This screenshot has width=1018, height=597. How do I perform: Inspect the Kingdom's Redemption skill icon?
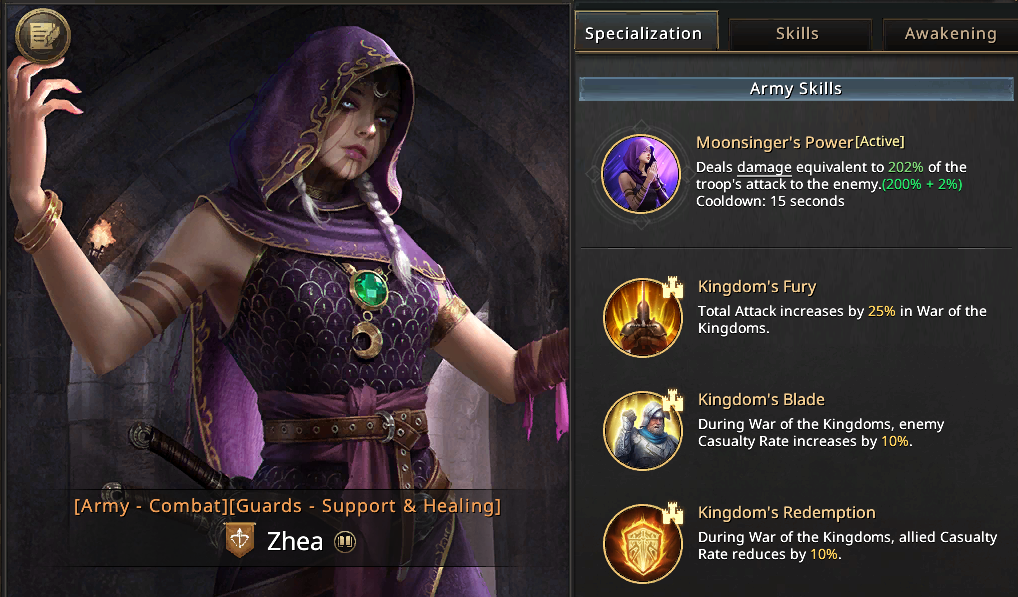click(x=642, y=543)
